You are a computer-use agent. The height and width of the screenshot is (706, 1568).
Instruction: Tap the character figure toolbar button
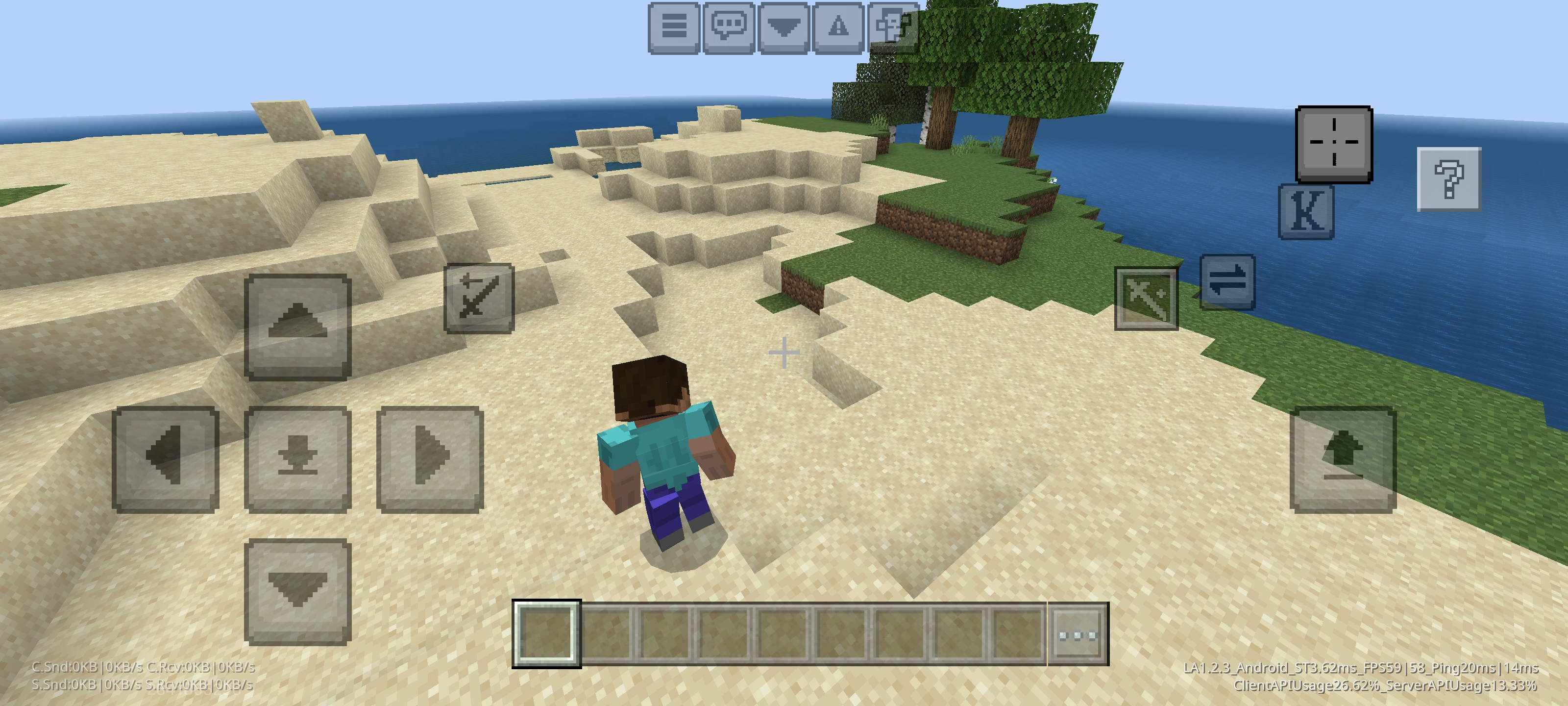[x=892, y=27]
